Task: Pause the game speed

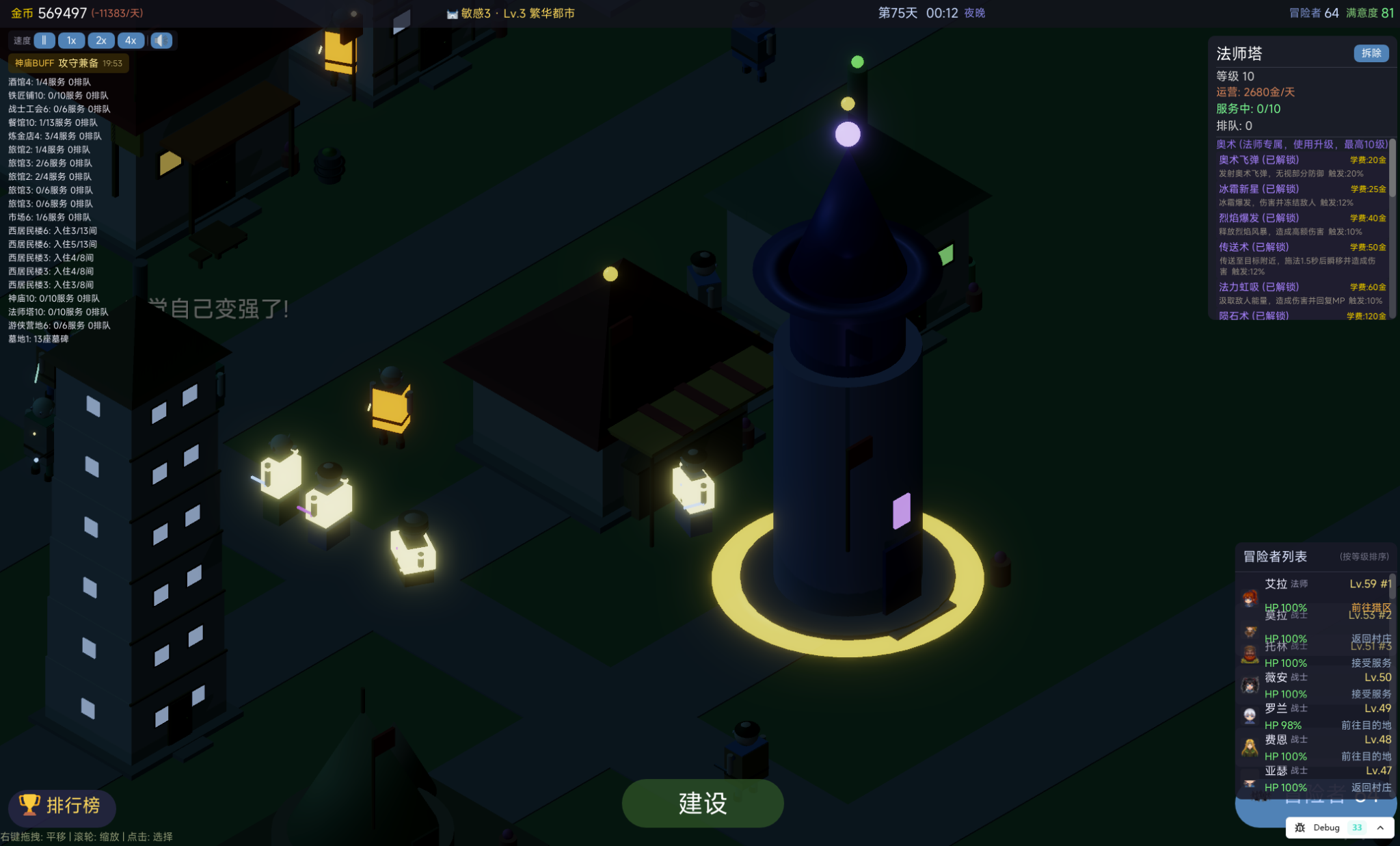Action: click(x=44, y=40)
